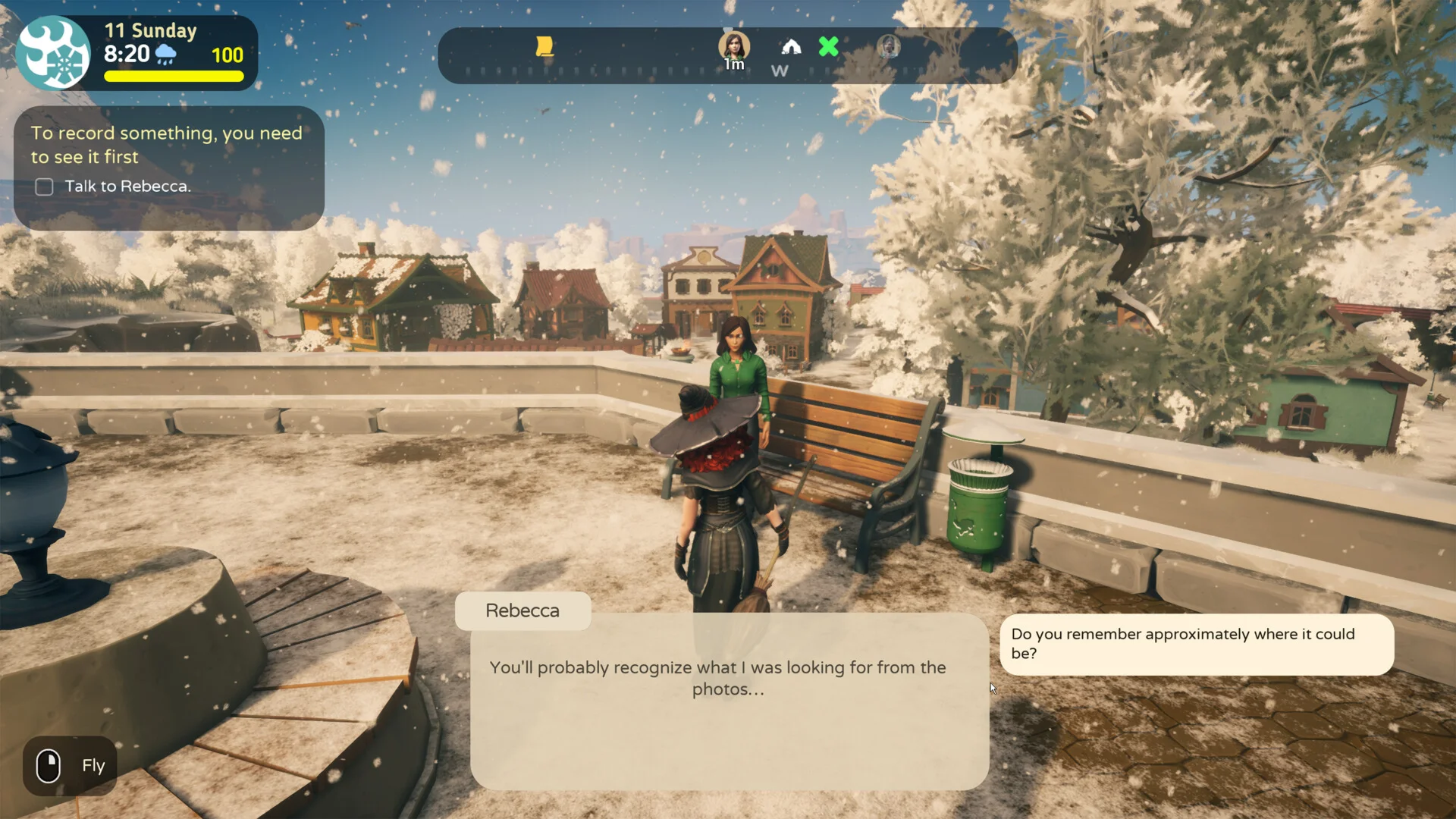1456x819 pixels.
Task: Select the faded character portrait on the compass
Action: [889, 47]
